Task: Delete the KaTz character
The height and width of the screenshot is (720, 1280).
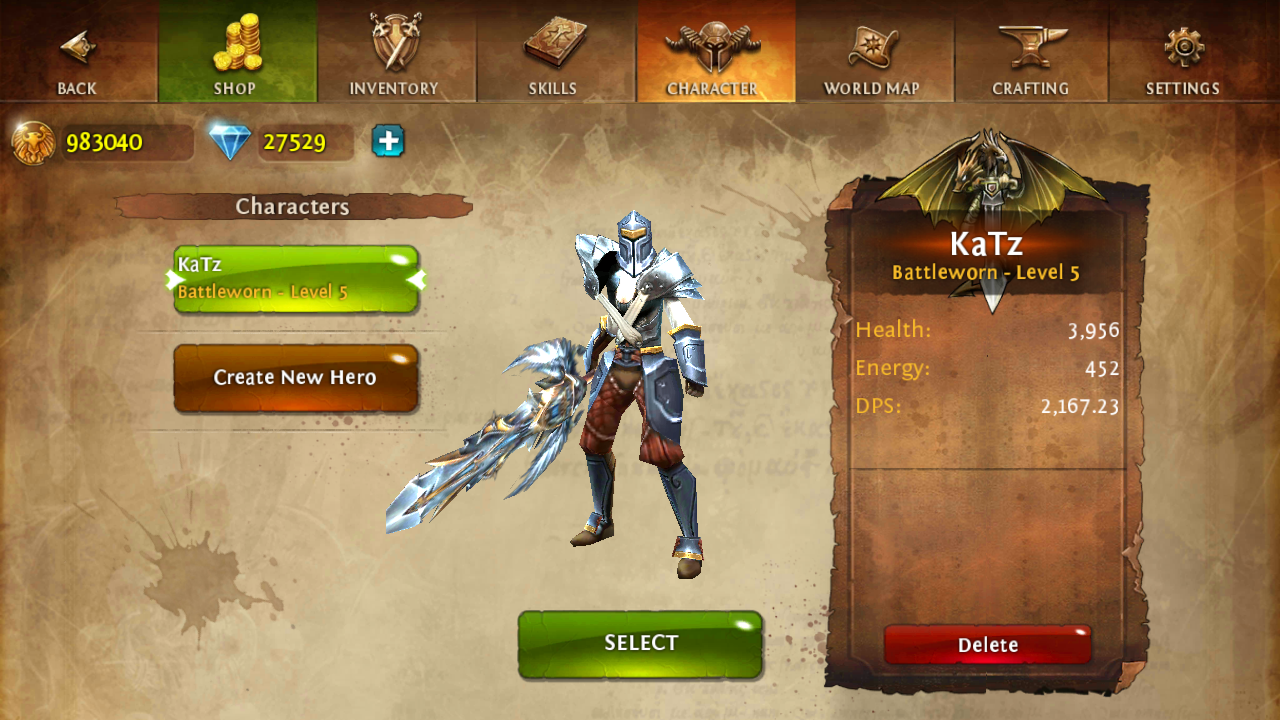Action: tap(988, 645)
